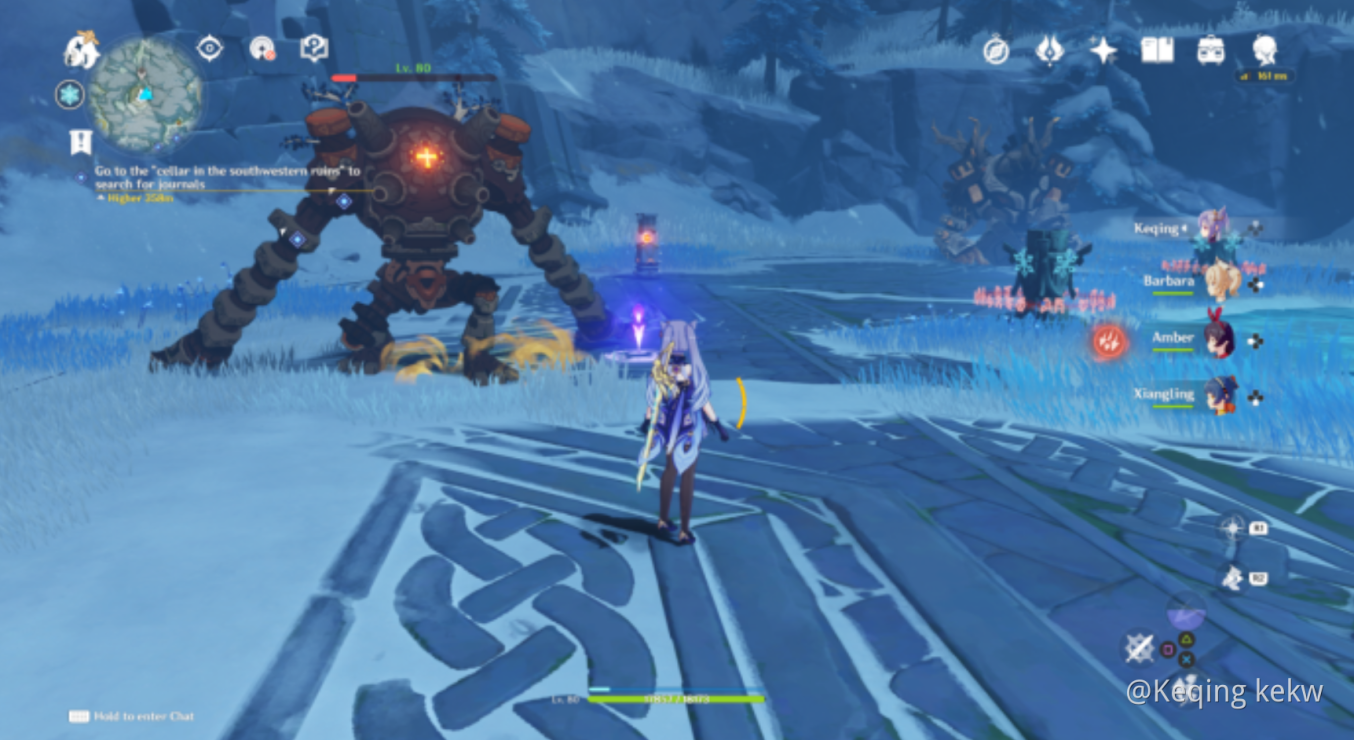Switch to Barbara in the party list
Image resolution: width=1354 pixels, height=740 pixels.
point(1224,283)
